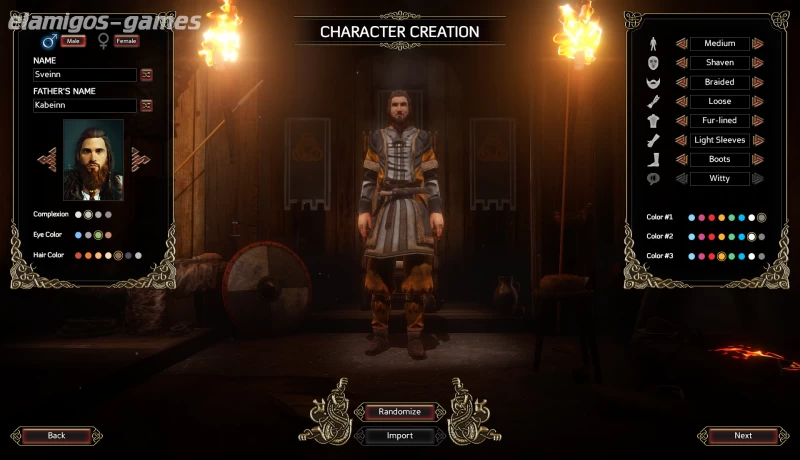Set Color #2 to the yellow swatch
The width and height of the screenshot is (800, 460).
coord(721,237)
